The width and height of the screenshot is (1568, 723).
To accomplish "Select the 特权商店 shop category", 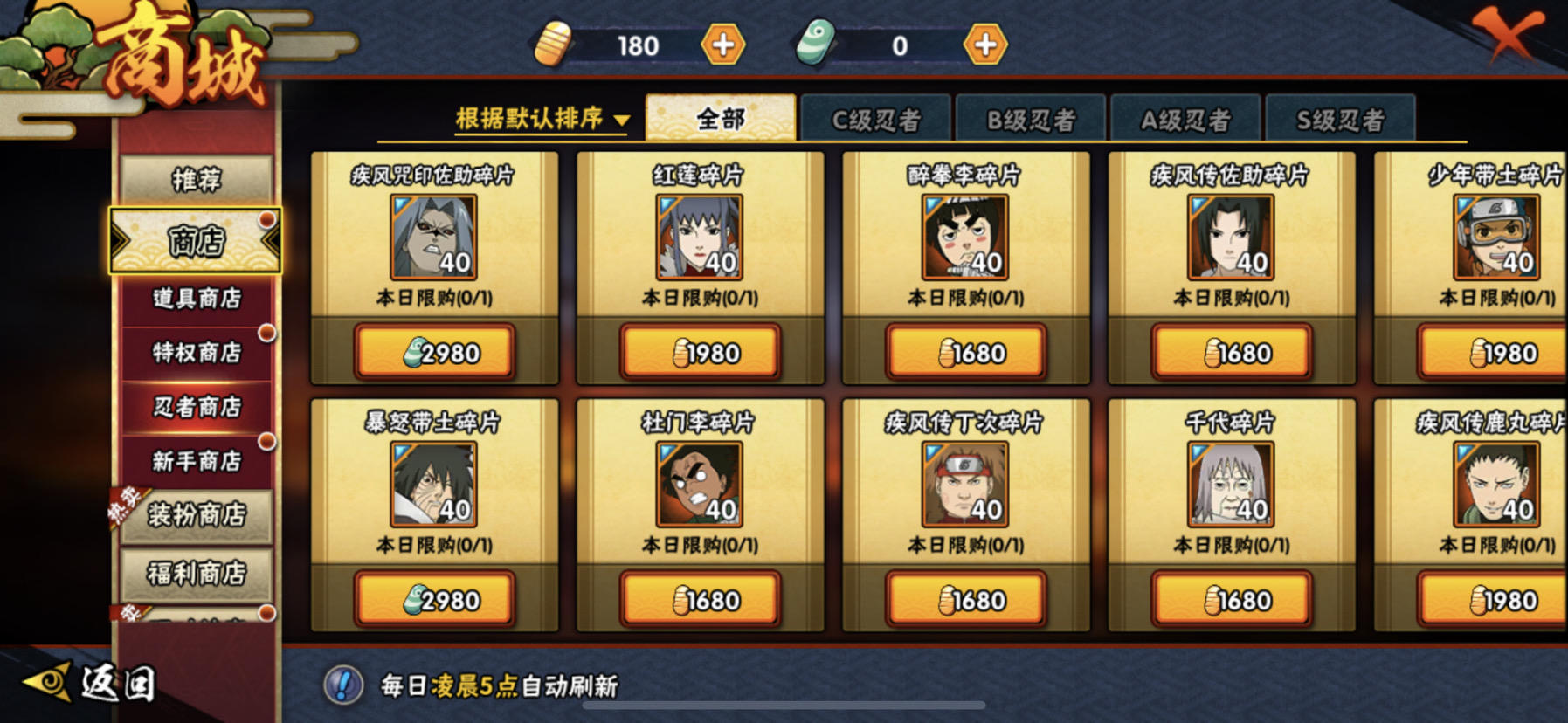I will pyautogui.click(x=194, y=352).
